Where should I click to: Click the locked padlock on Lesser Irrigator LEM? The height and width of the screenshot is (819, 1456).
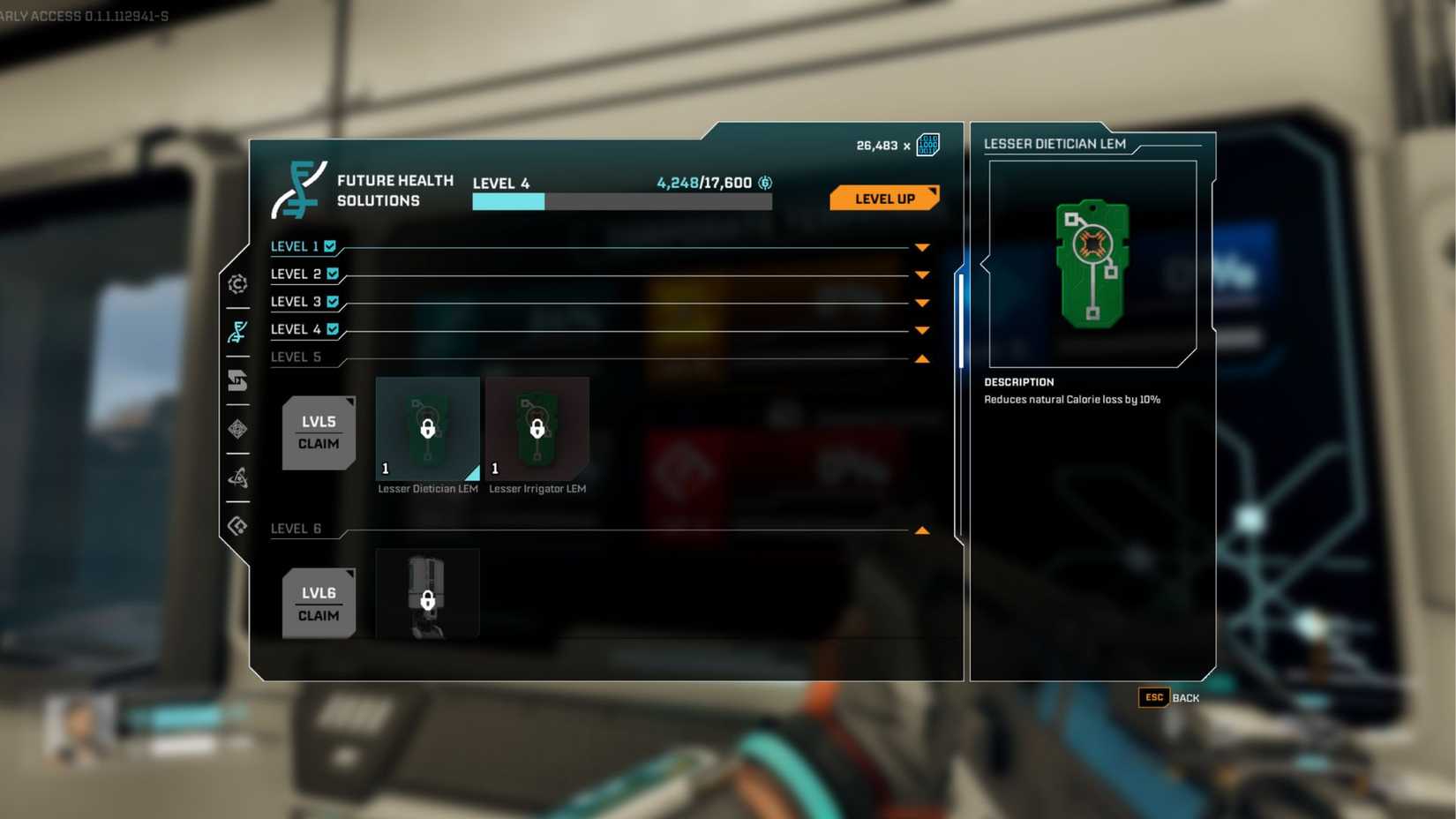[537, 430]
